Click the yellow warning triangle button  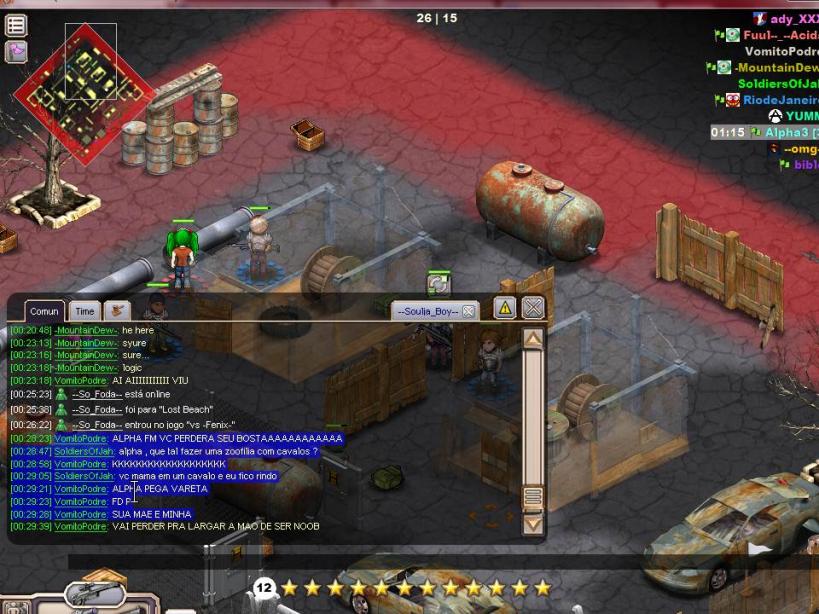(505, 308)
